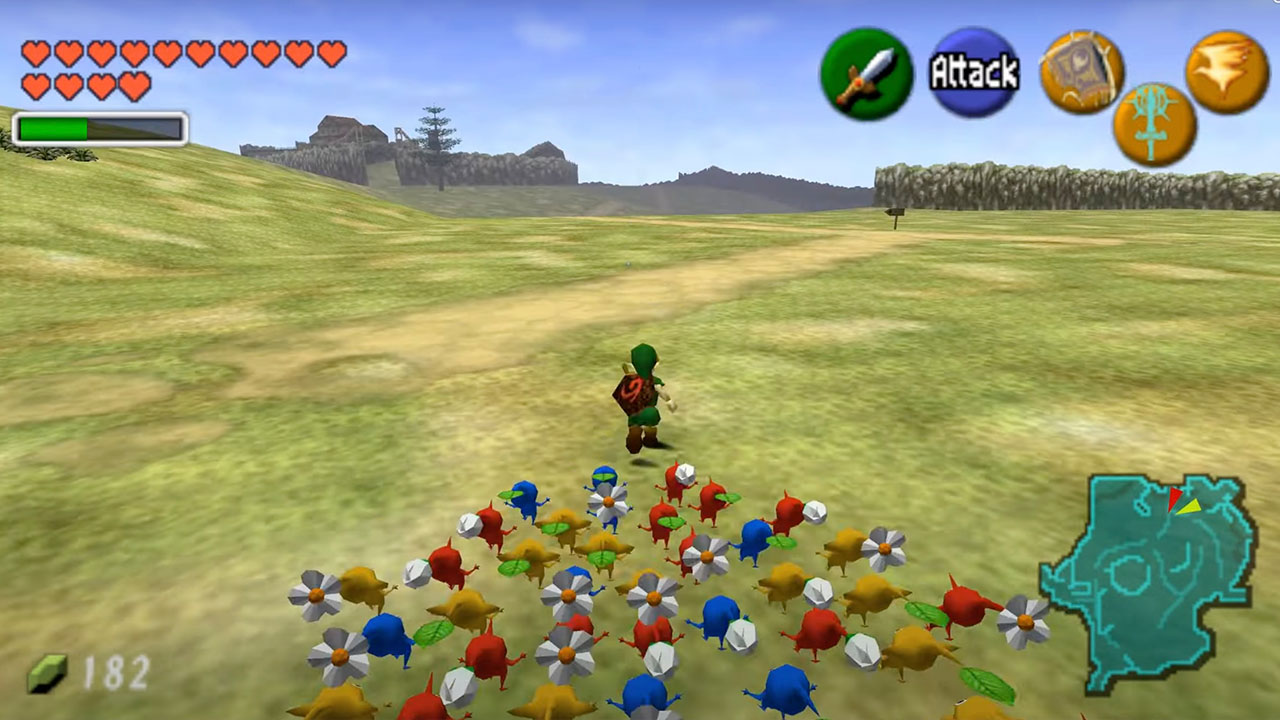Activate the blue Attack button
The height and width of the screenshot is (720, 1280).
tap(974, 72)
